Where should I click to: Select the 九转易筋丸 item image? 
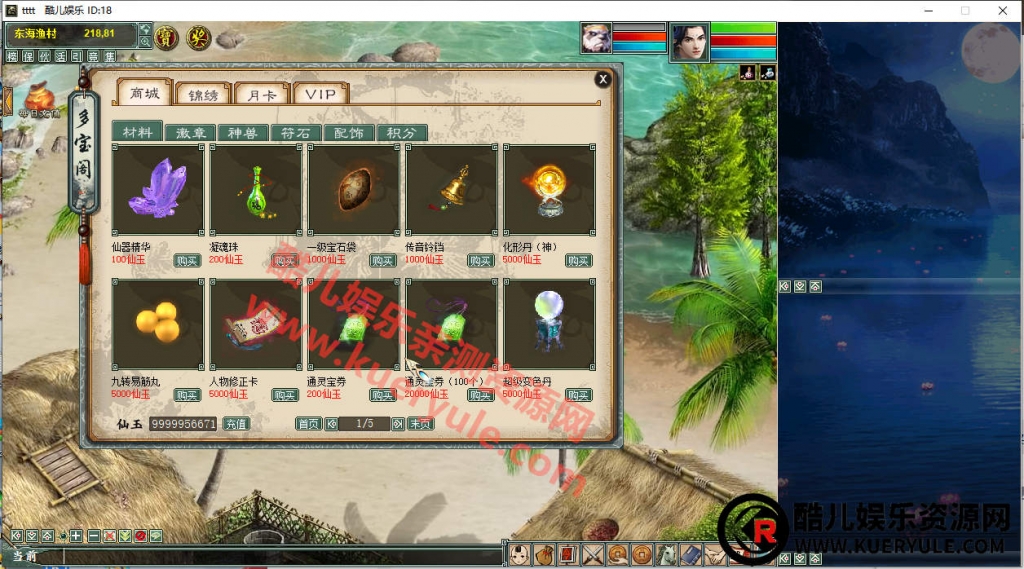158,324
